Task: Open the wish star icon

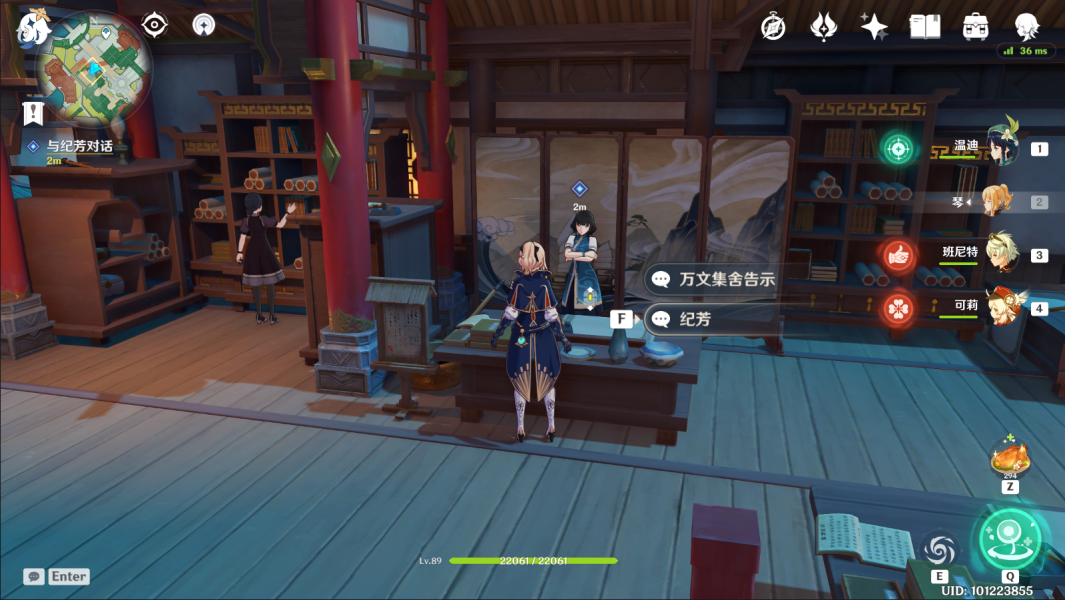Action: coord(874,27)
